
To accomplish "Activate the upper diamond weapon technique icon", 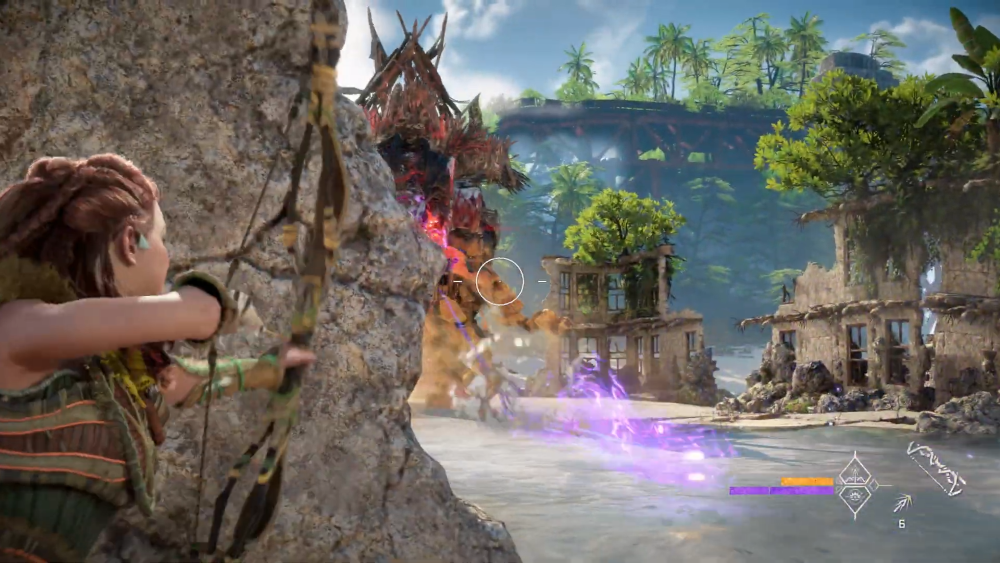I will 857,472.
